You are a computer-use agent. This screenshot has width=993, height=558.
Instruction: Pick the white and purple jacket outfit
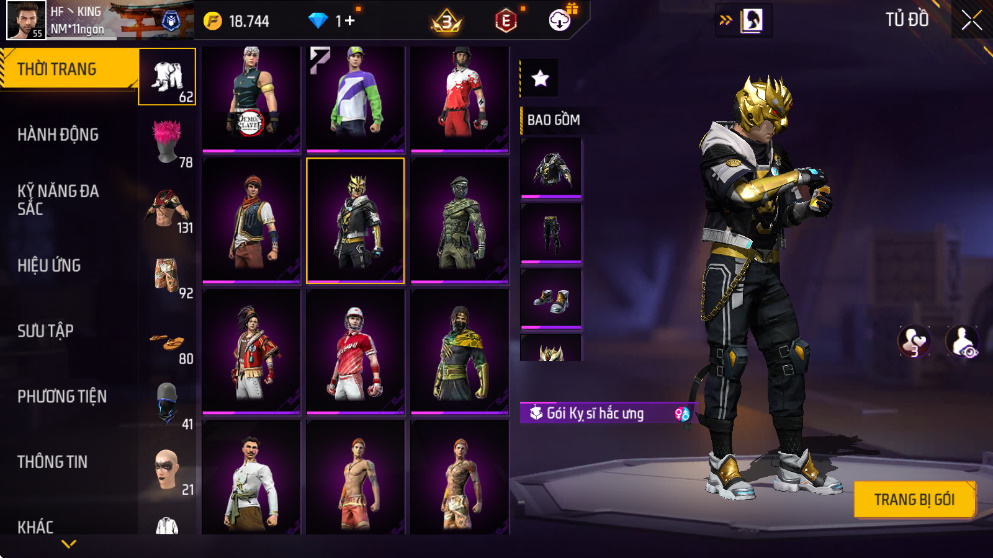coord(355,97)
